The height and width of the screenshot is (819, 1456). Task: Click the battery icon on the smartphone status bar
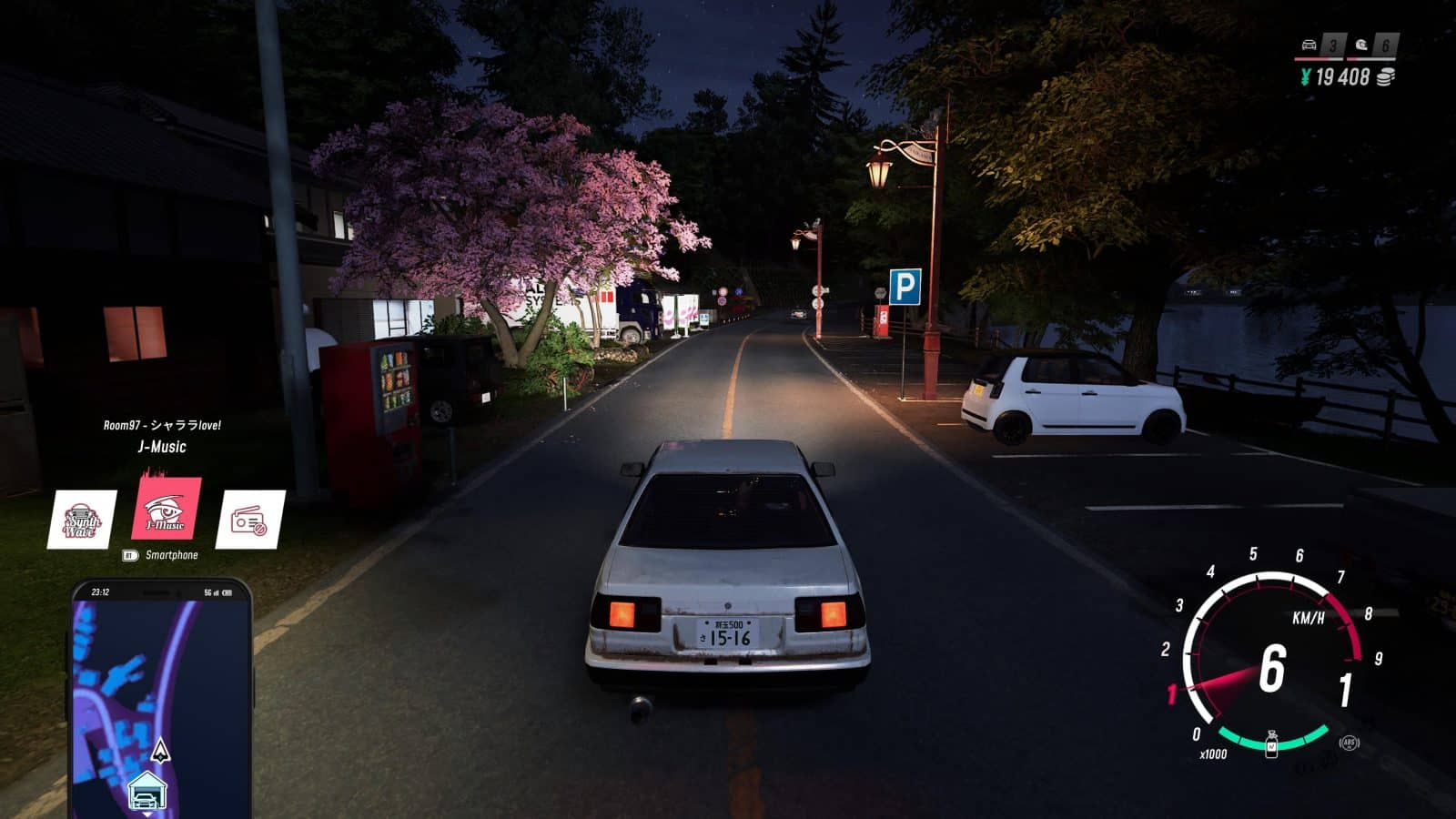tap(227, 591)
